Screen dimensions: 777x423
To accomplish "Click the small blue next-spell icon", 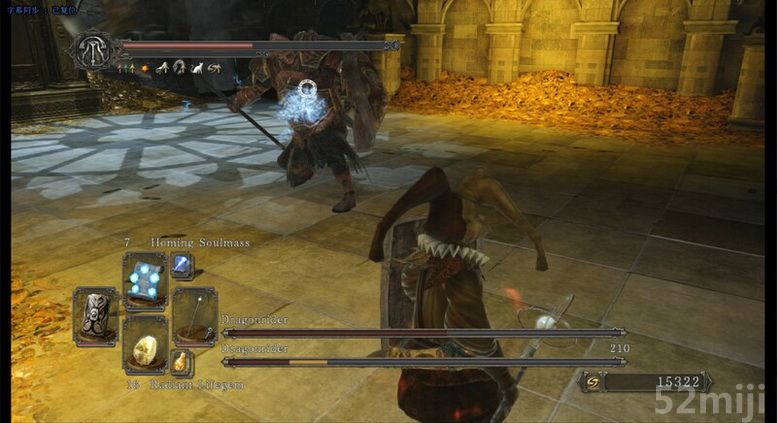I will [183, 265].
